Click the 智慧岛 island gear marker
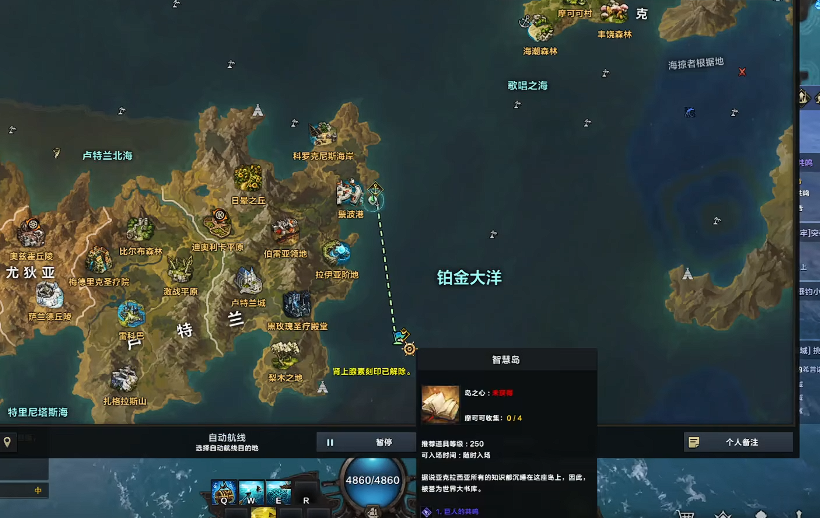 coord(409,348)
